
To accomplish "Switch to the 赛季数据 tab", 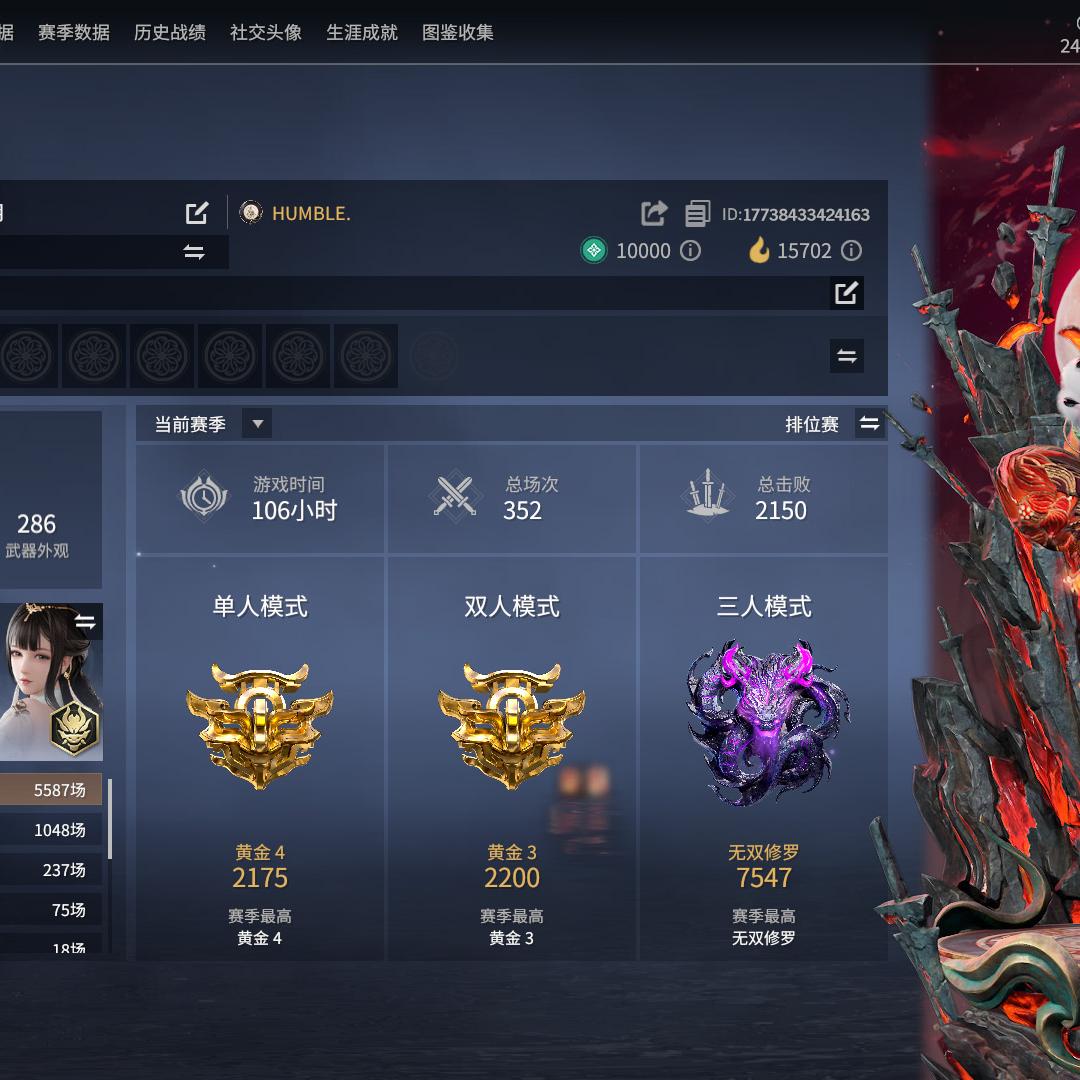I will pos(74,32).
